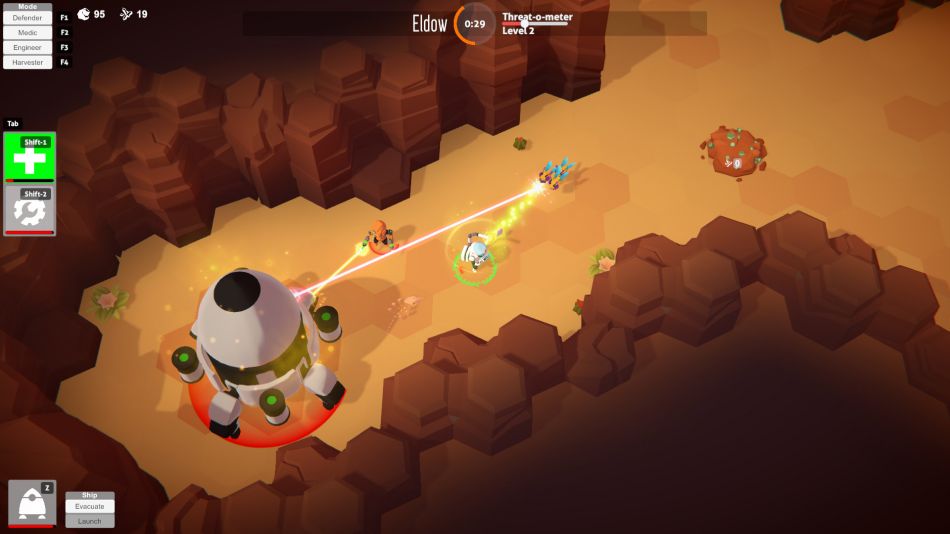Viewport: 950px width, 534px height.
Task: Select the green medic cross unit card
Action: [x=29, y=158]
